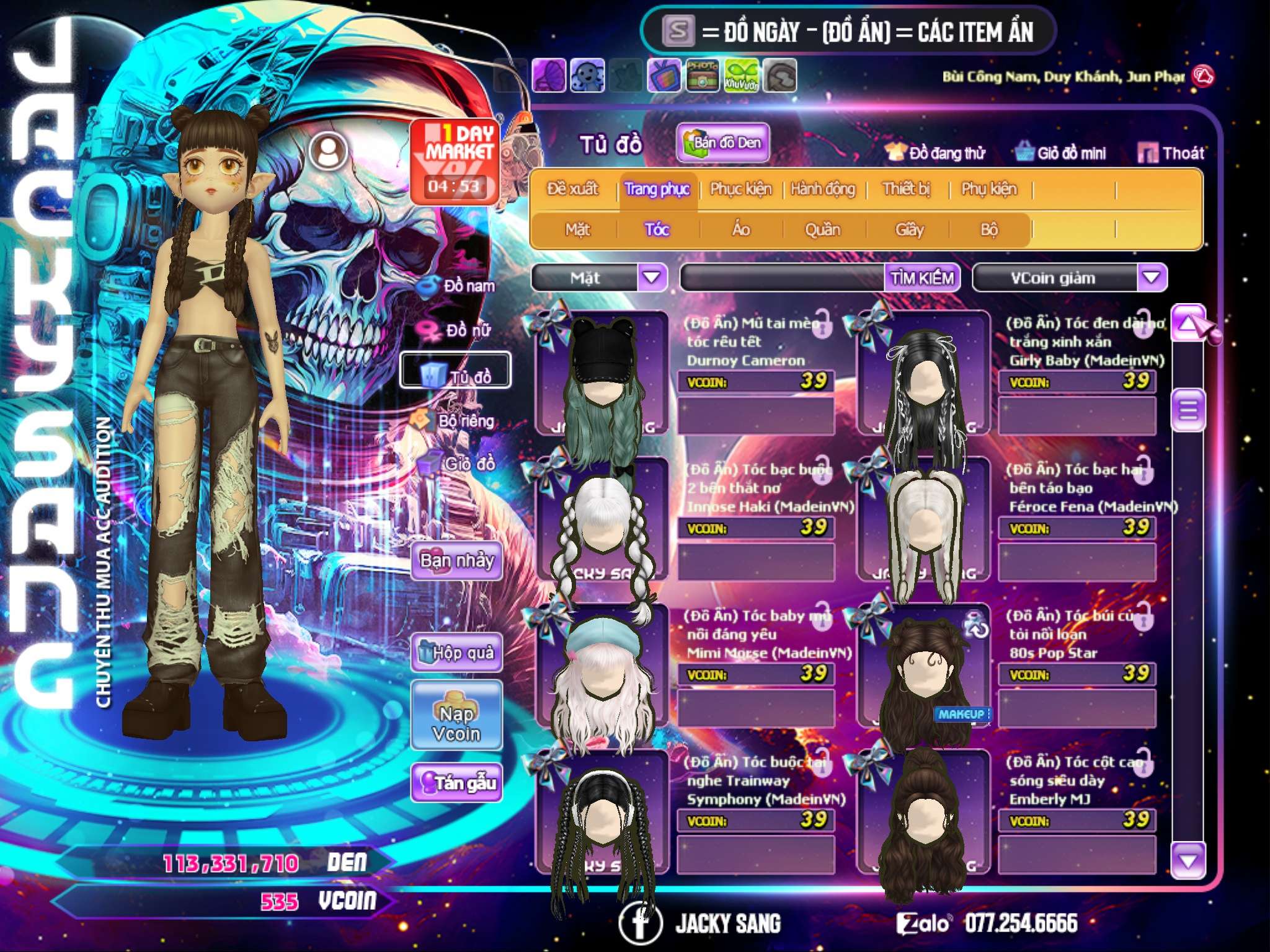This screenshot has width=1270, height=952.
Task: Switch to the Hành động tab
Action: coord(823,189)
